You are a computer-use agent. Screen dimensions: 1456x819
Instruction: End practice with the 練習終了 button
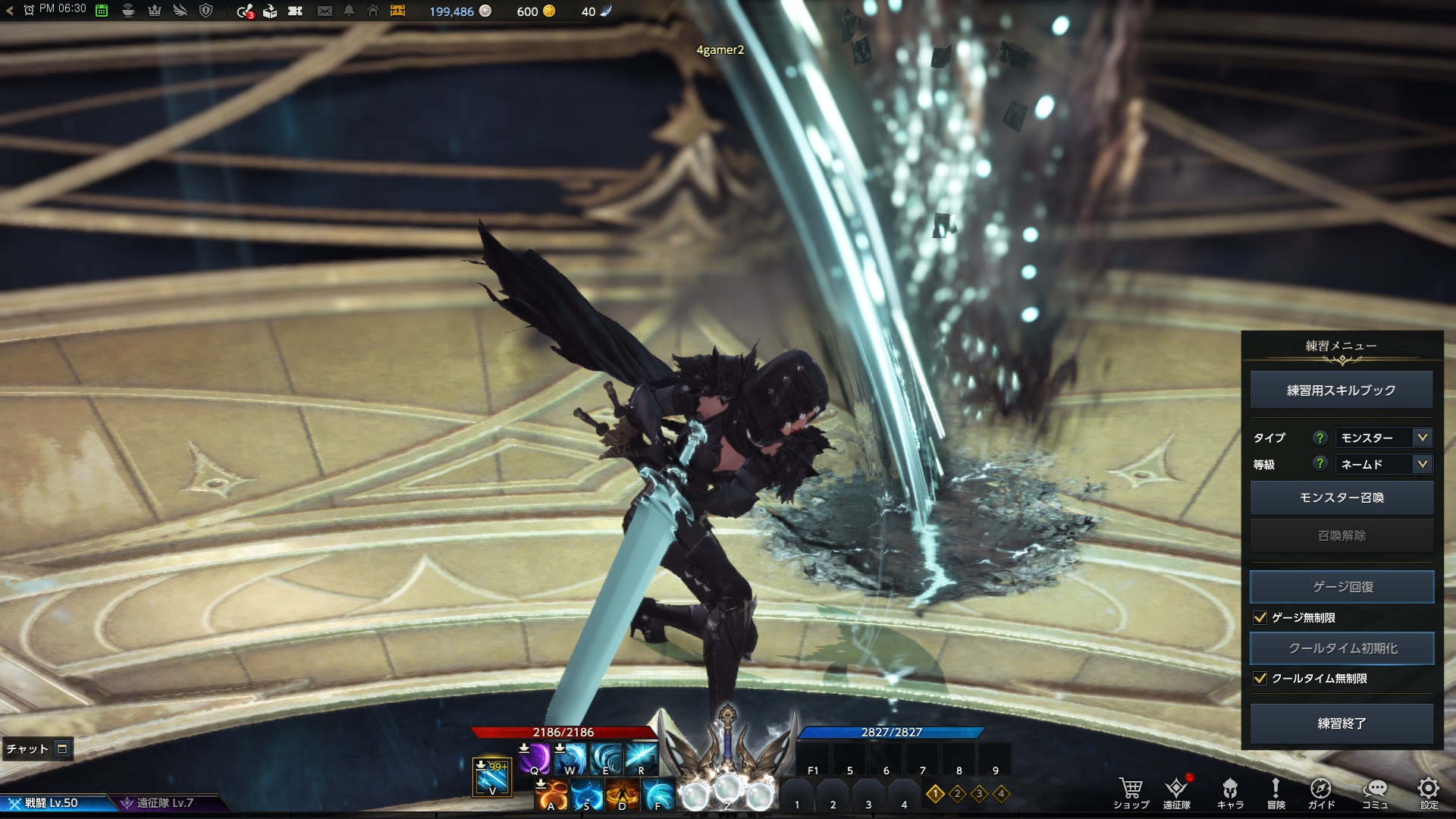[1341, 723]
